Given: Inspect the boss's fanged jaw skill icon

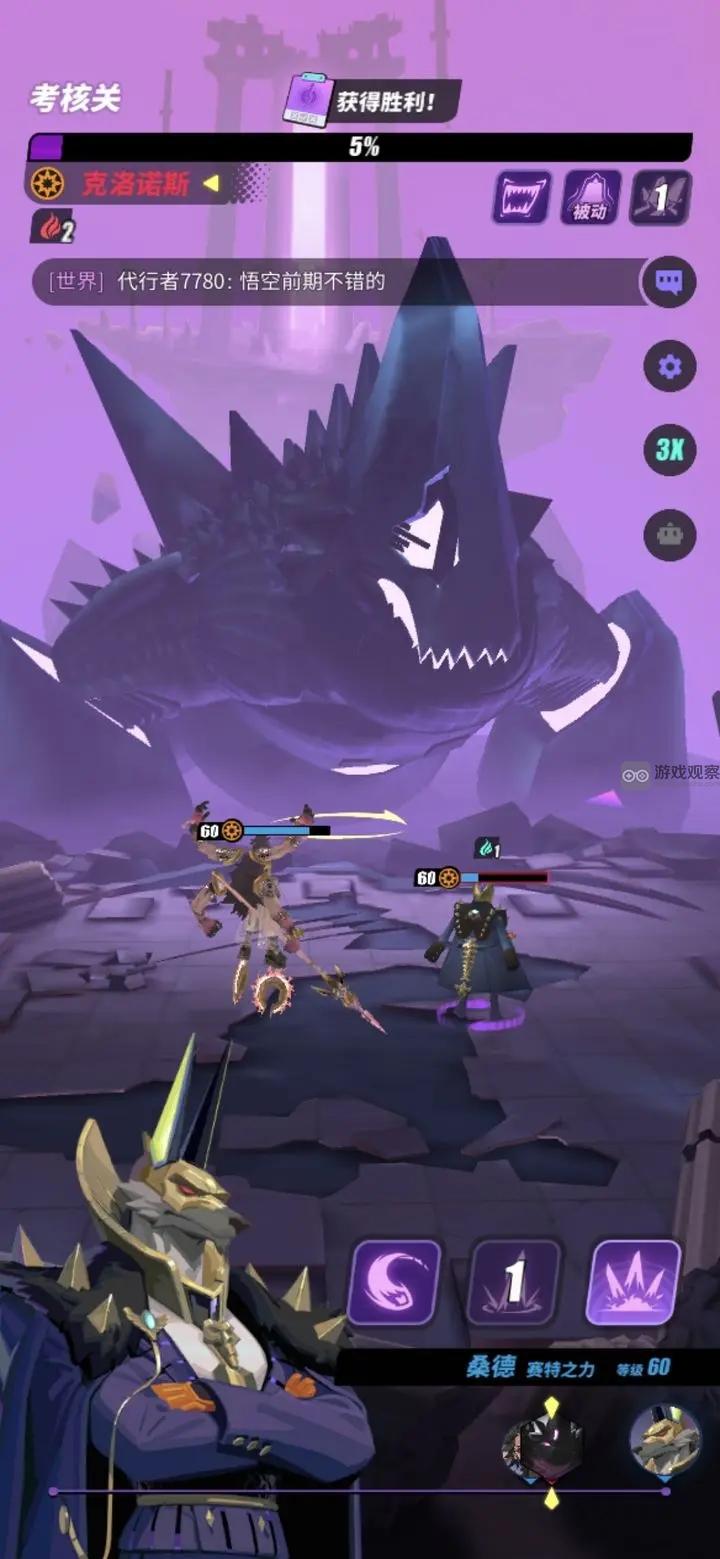Looking at the screenshot, I should pyautogui.click(x=520, y=197).
